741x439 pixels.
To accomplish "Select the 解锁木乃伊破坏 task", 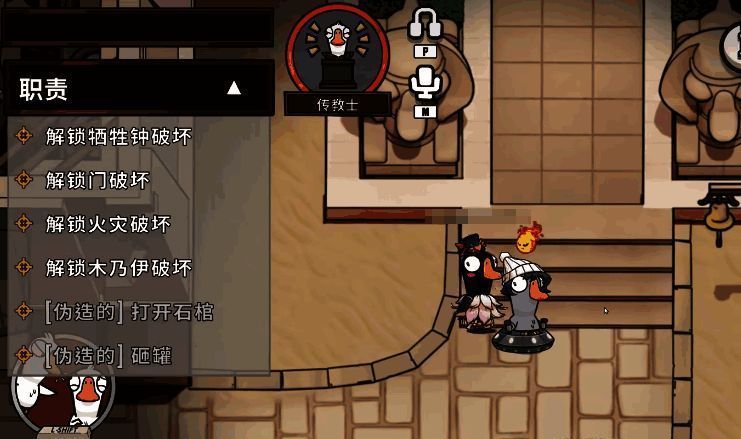I will 118,268.
